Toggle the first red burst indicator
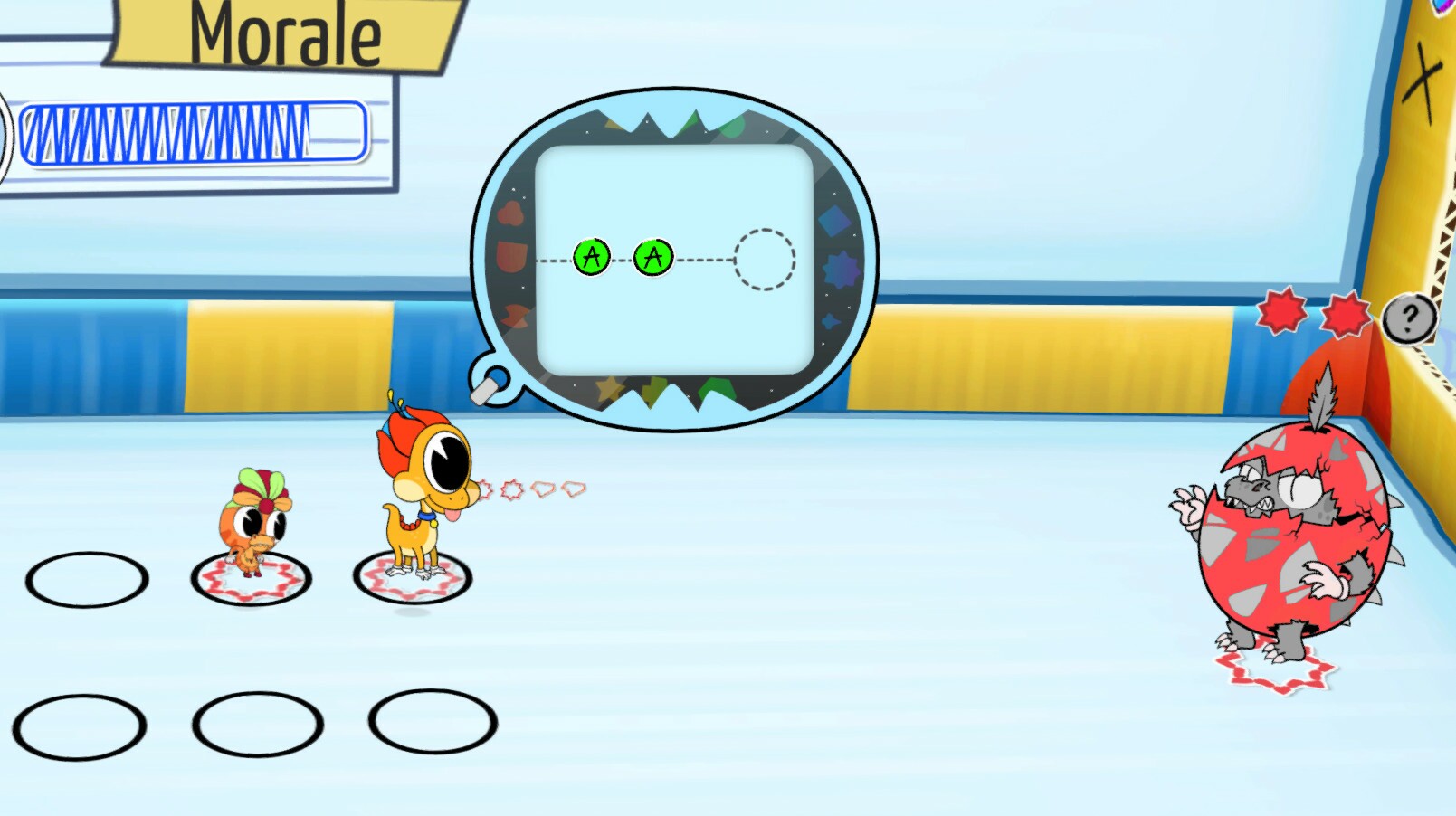1456x816 pixels. pyautogui.click(x=1283, y=313)
